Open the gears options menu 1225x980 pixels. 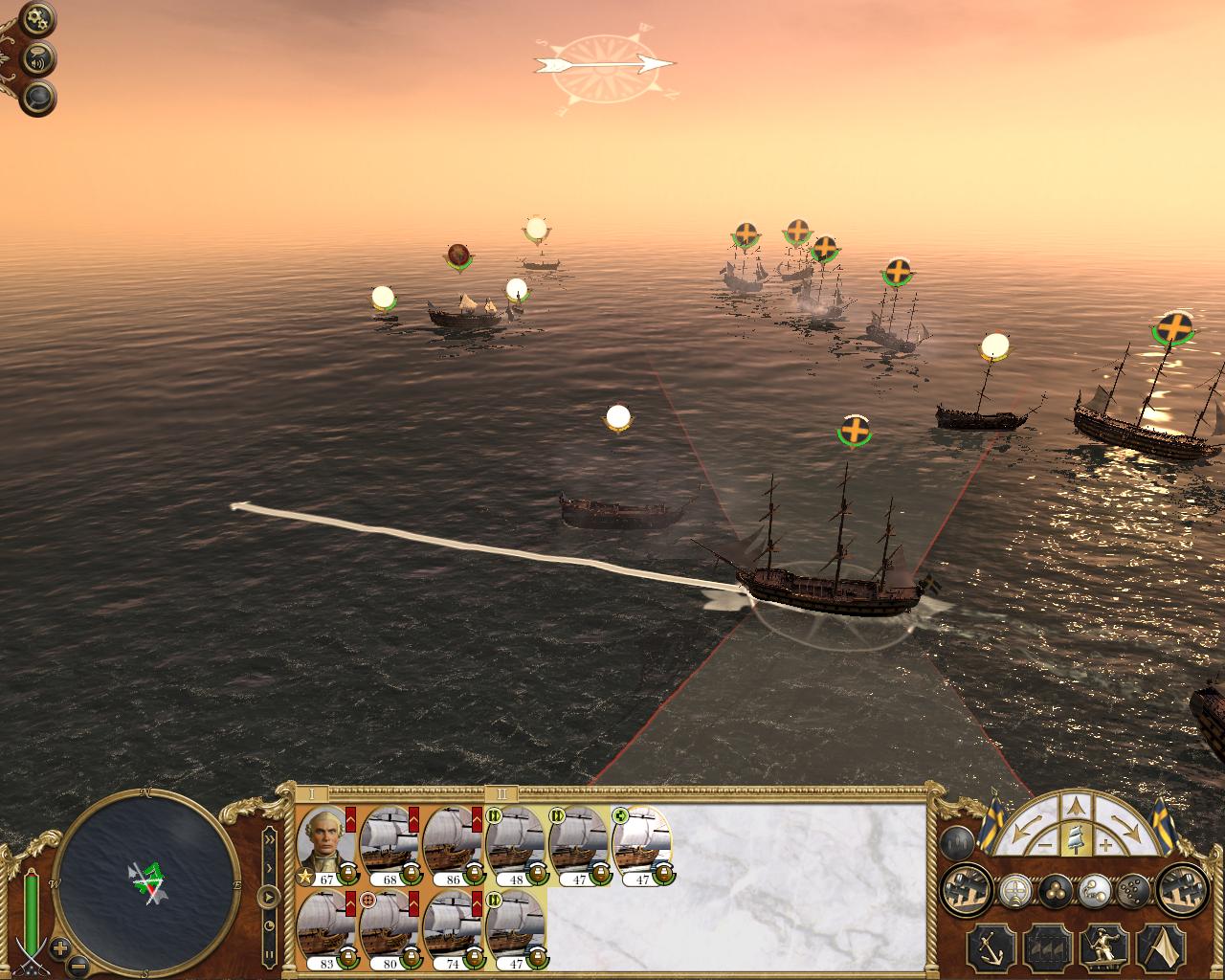tap(40, 17)
